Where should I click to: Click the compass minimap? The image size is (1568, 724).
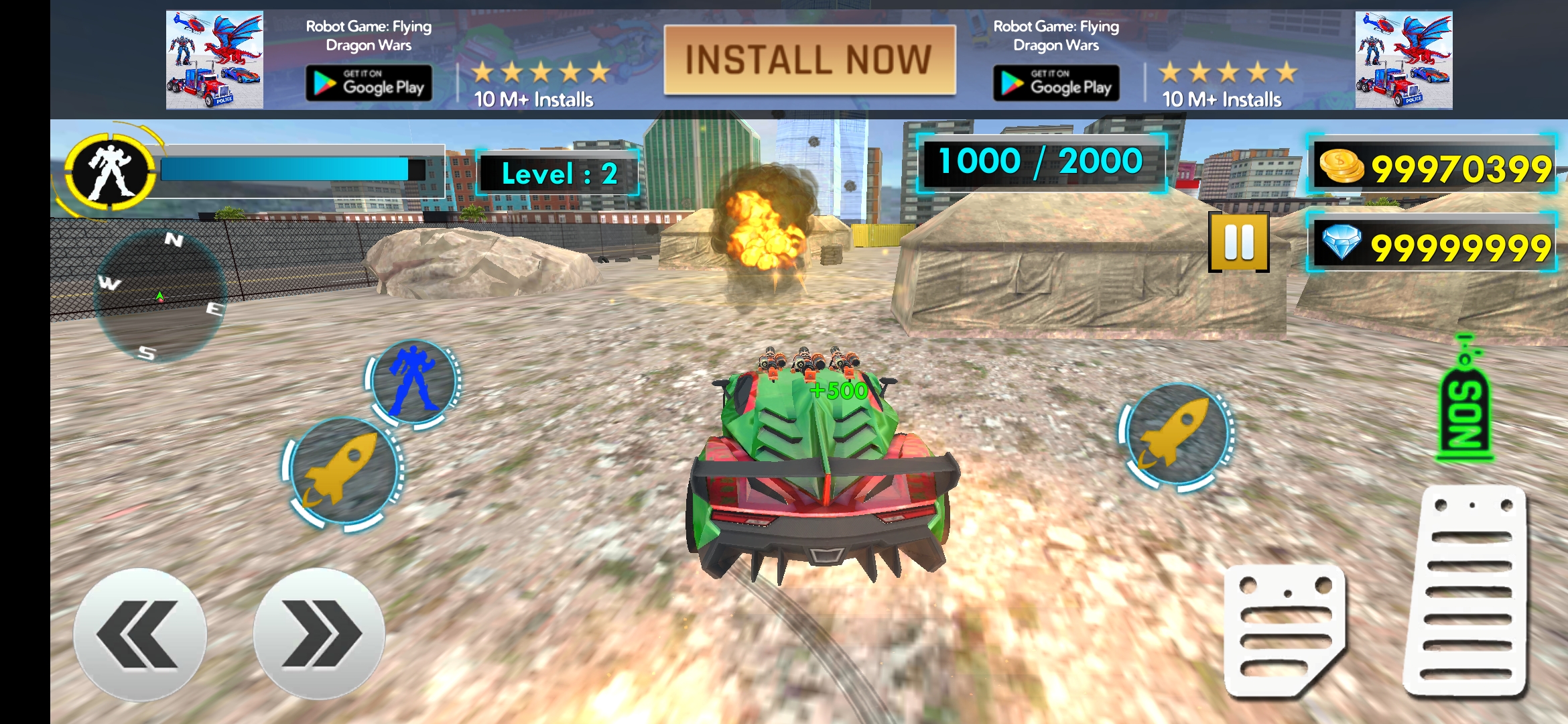tap(159, 296)
